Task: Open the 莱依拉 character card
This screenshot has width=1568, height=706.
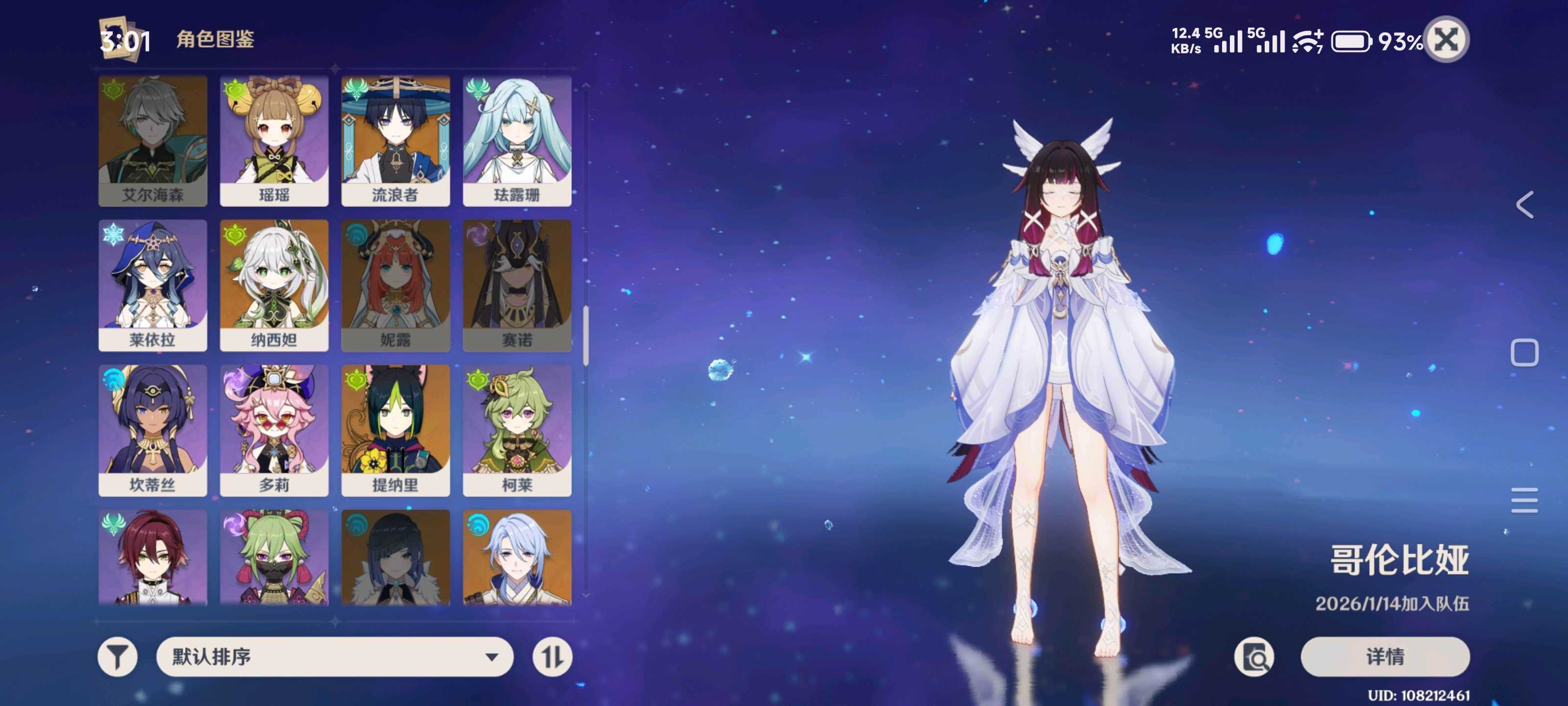Action: (153, 285)
